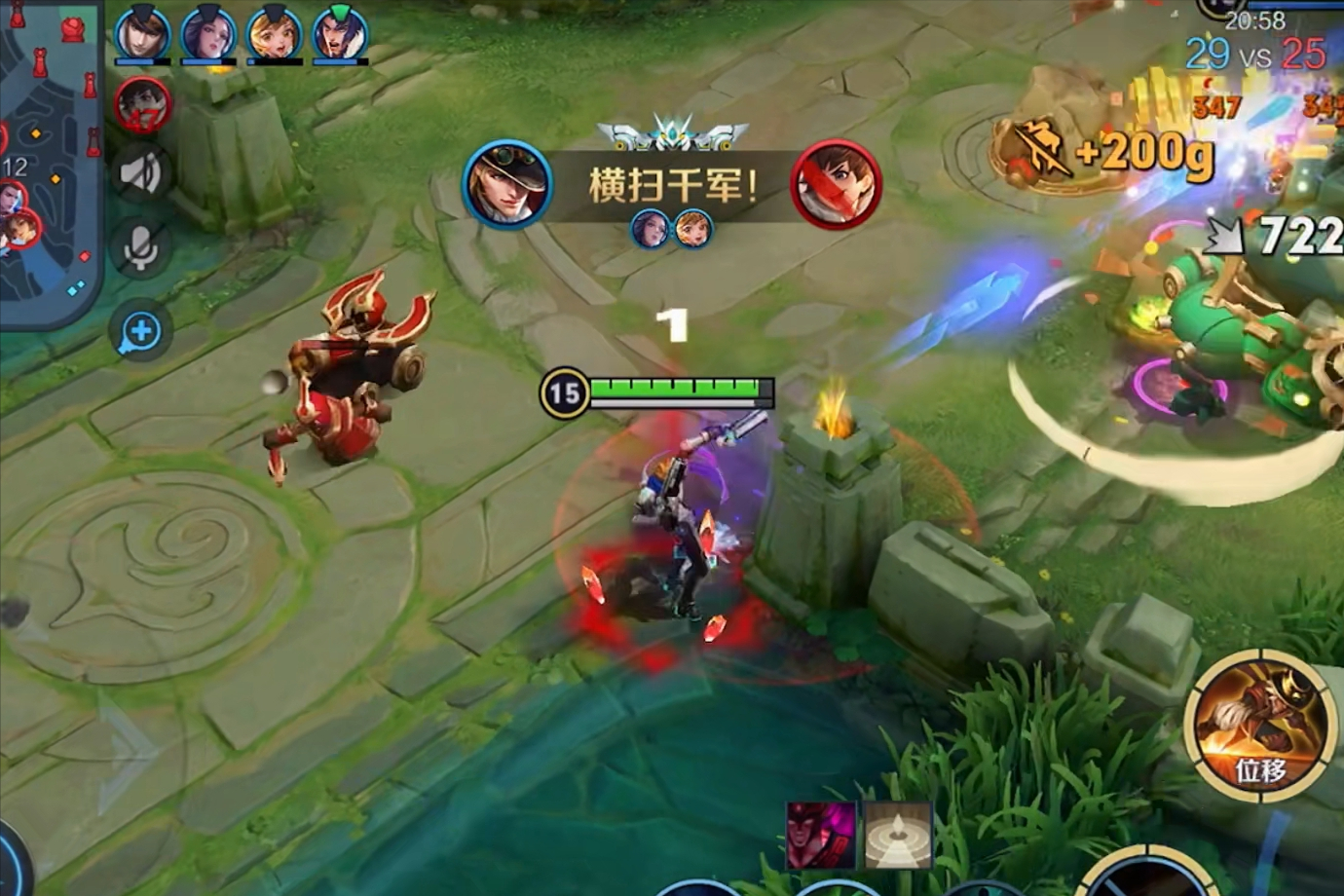
Task: Open the quick chat plus bubble
Action: (141, 331)
